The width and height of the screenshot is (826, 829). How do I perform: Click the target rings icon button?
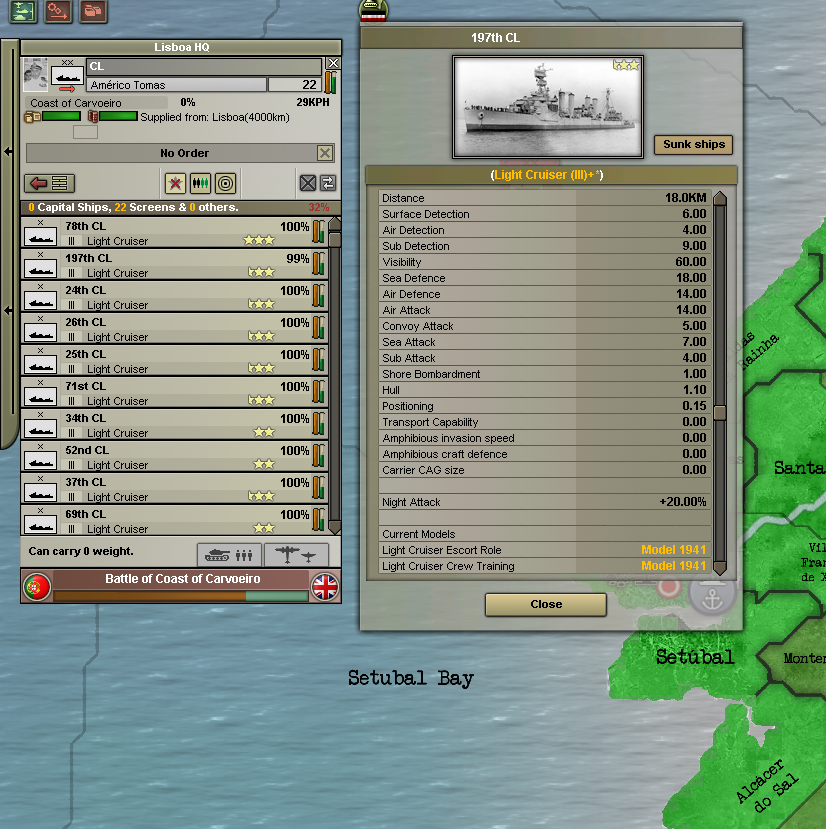pyautogui.click(x=225, y=183)
